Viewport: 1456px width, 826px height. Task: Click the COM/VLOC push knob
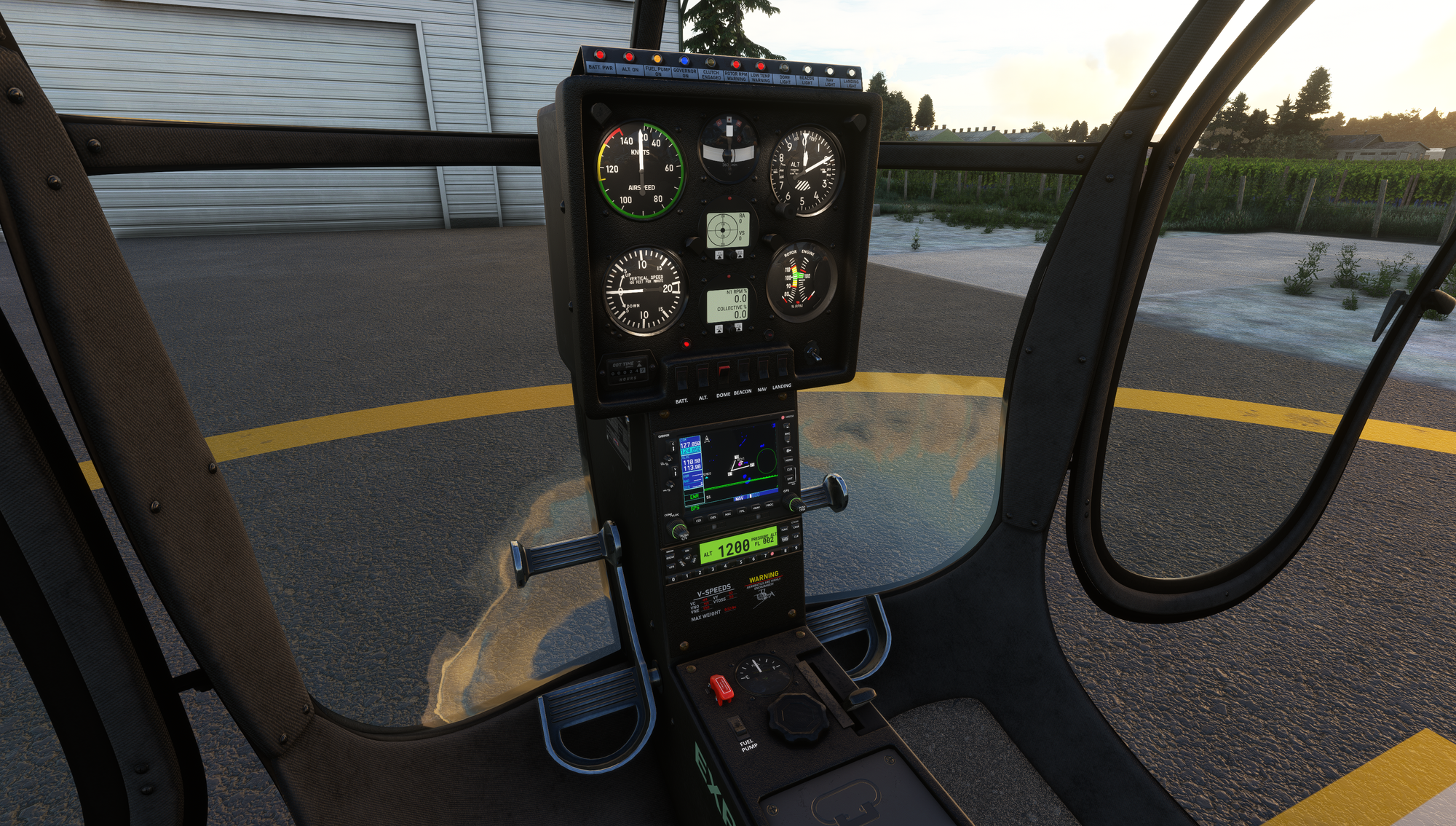[x=678, y=530]
